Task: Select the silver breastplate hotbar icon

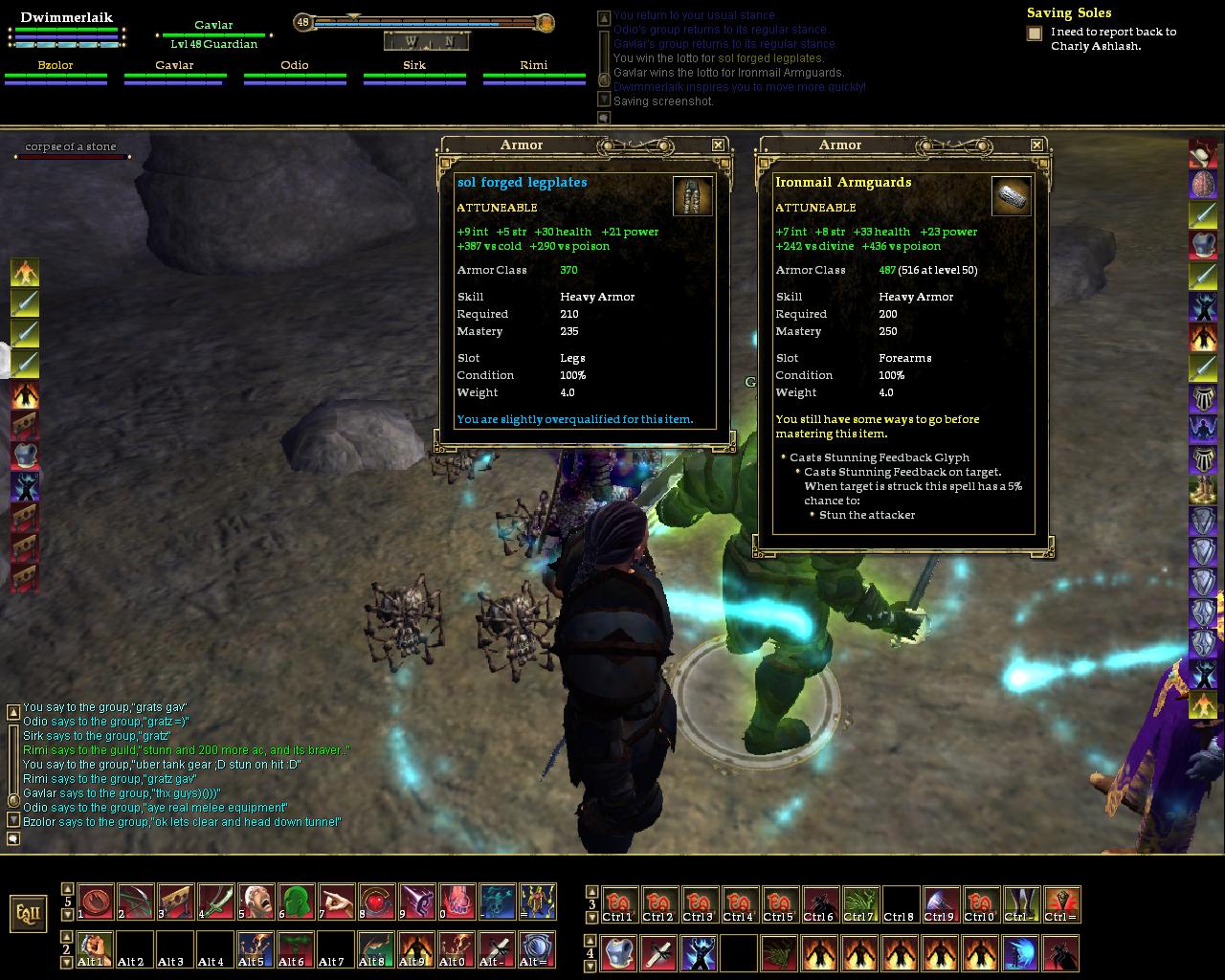Action: (x=619, y=953)
